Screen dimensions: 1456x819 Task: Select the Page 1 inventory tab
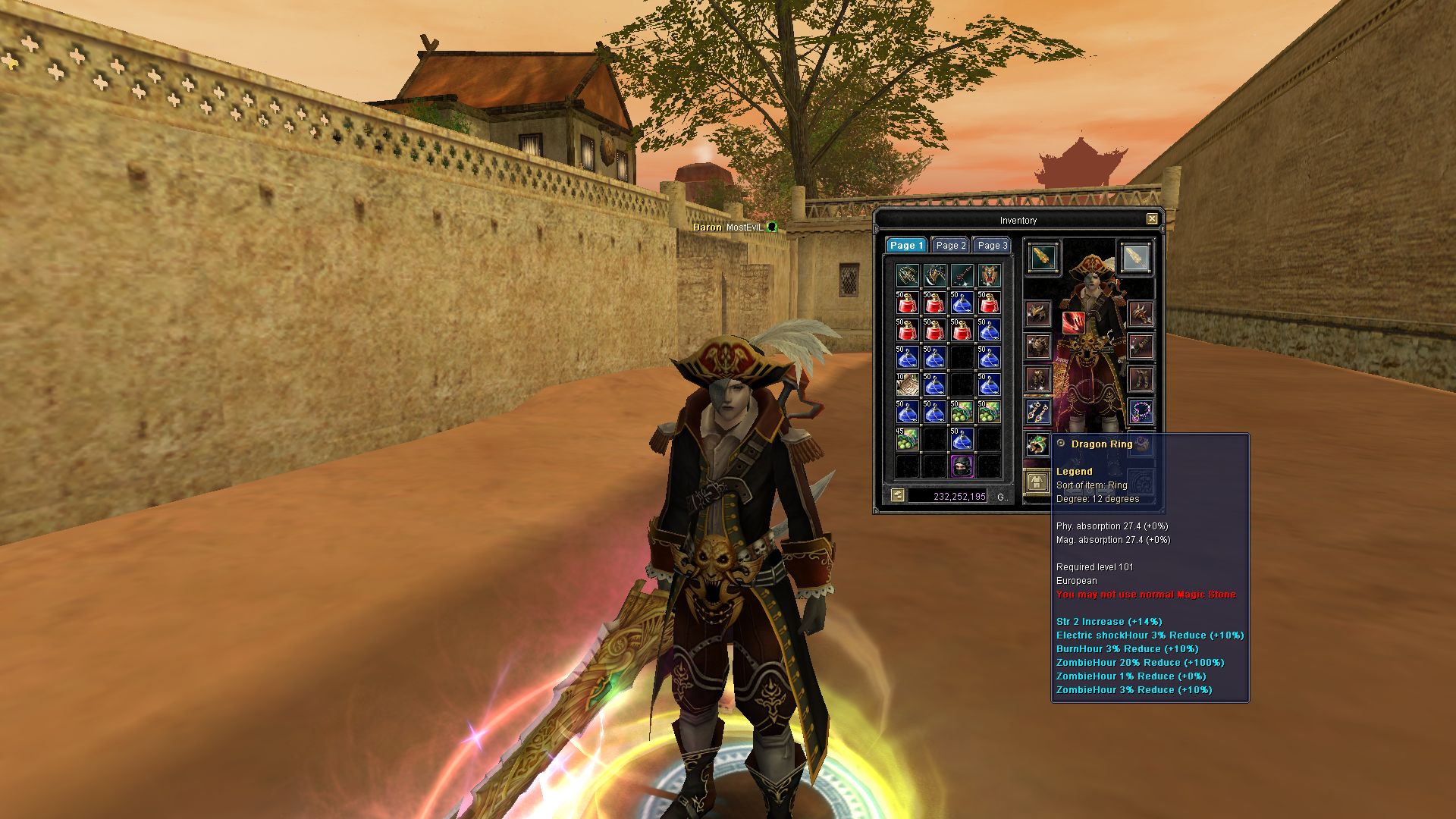tap(906, 246)
